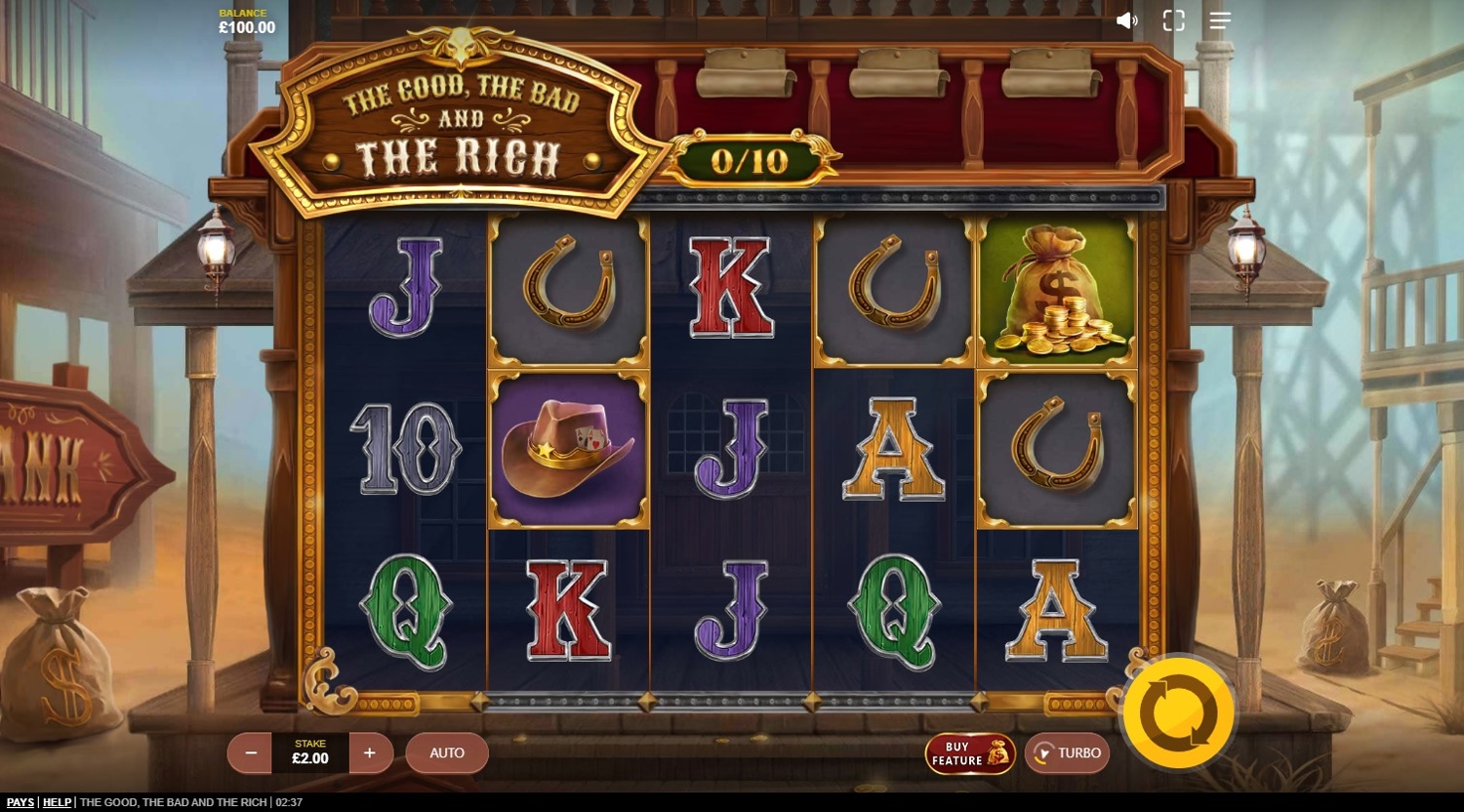The height and width of the screenshot is (812, 1464).
Task: Open the hamburger menu
Action: click(1220, 20)
